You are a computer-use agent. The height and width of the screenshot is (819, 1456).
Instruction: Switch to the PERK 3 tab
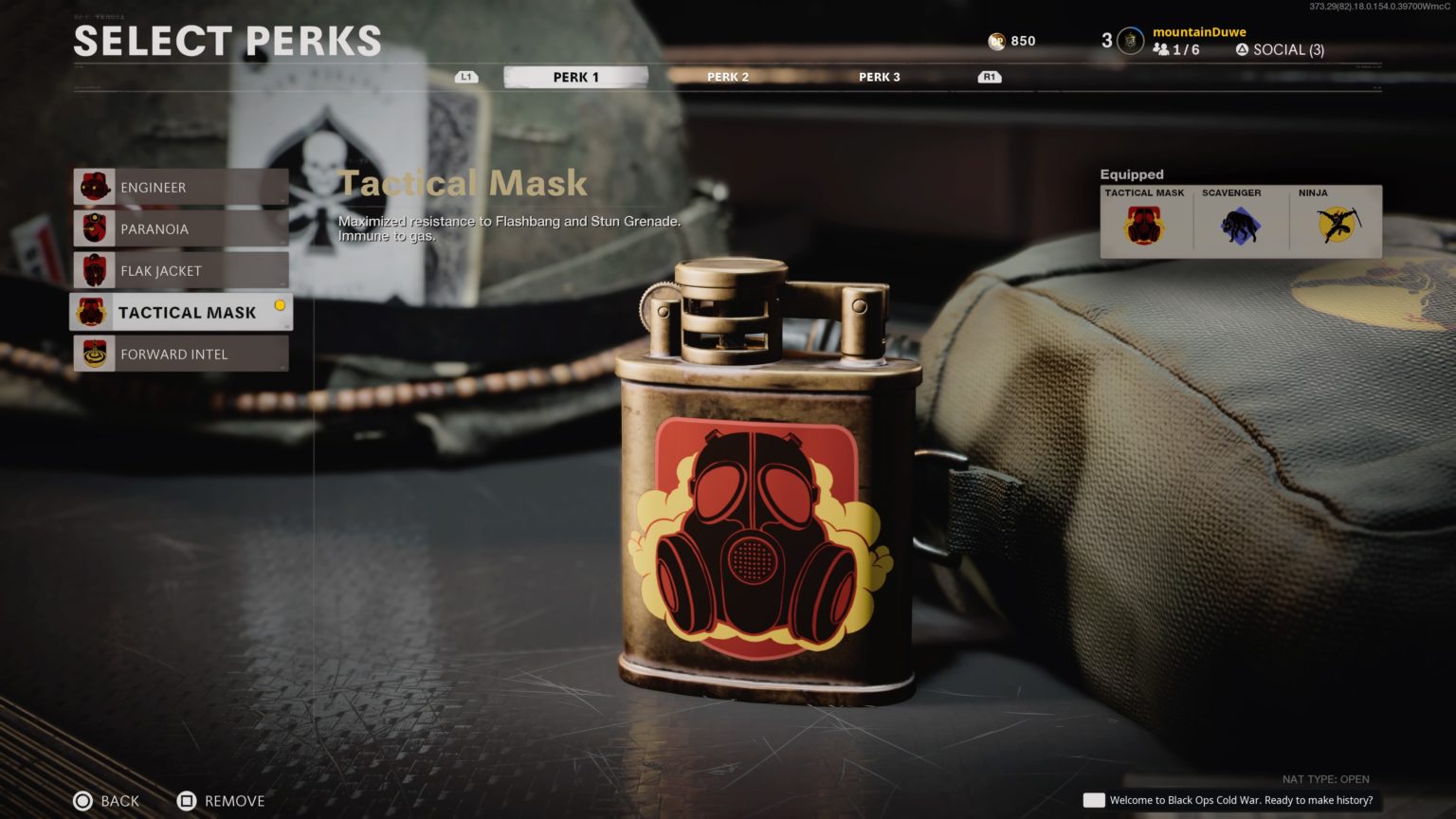pos(879,77)
